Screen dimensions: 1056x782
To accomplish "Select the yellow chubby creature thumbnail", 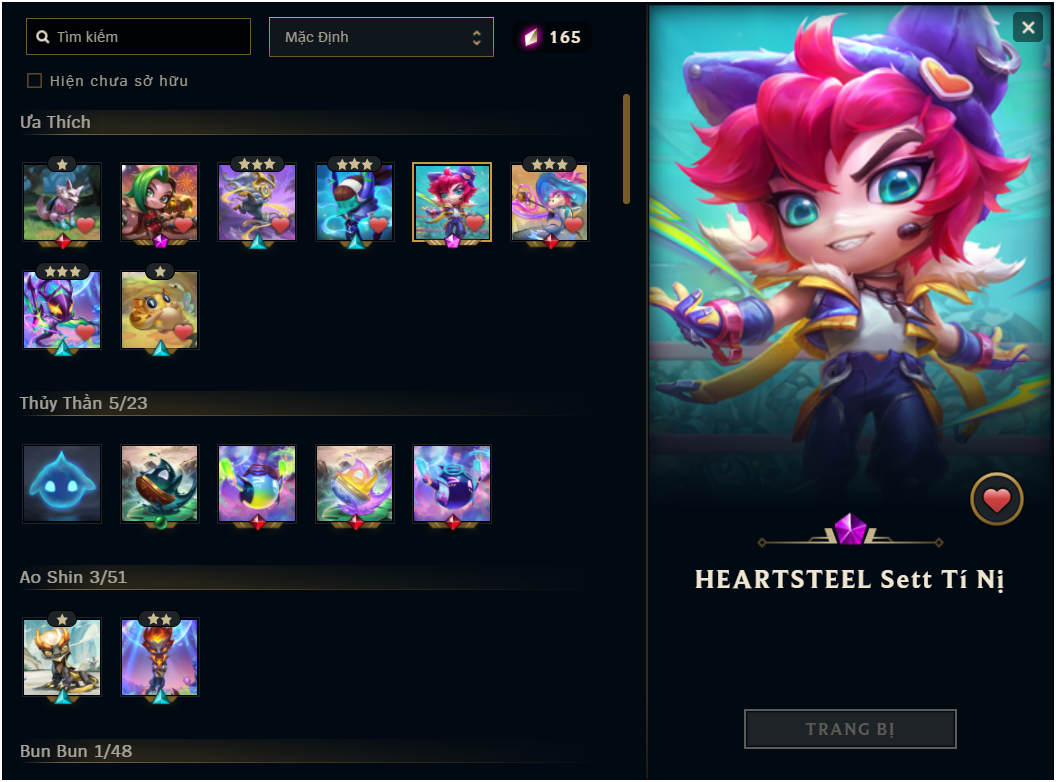I will pyautogui.click(x=160, y=309).
